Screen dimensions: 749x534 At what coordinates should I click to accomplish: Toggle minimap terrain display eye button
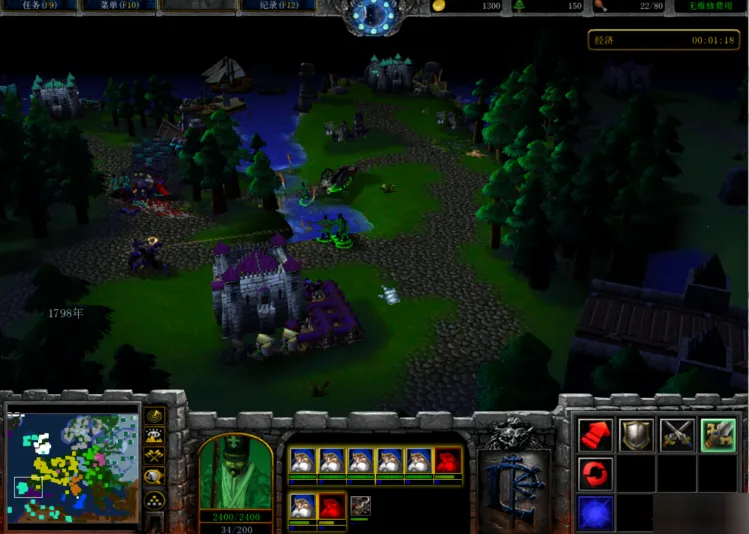[x=155, y=436]
